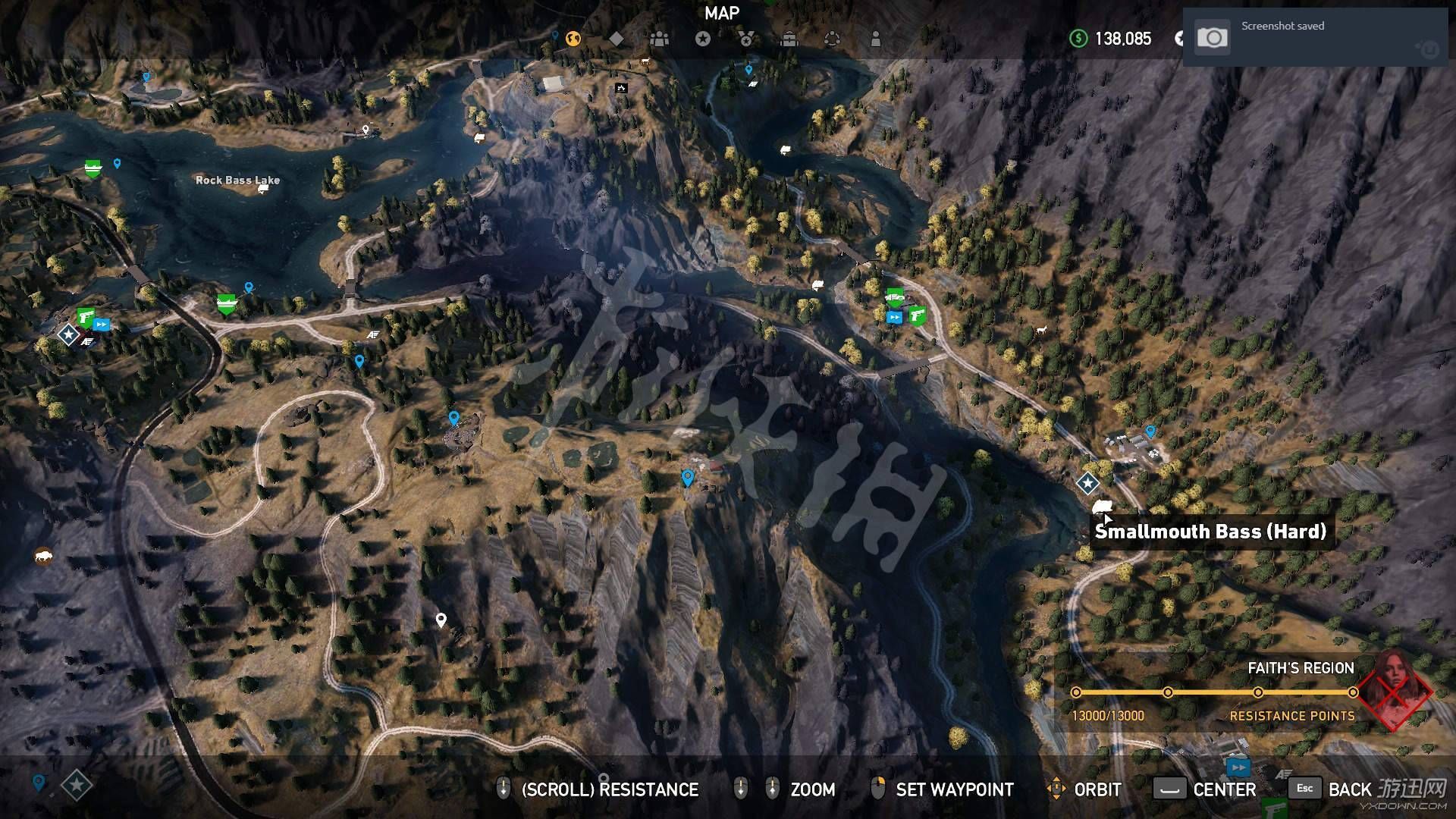
Task: Click the Rock Bass Lake fish marker
Action: [263, 189]
